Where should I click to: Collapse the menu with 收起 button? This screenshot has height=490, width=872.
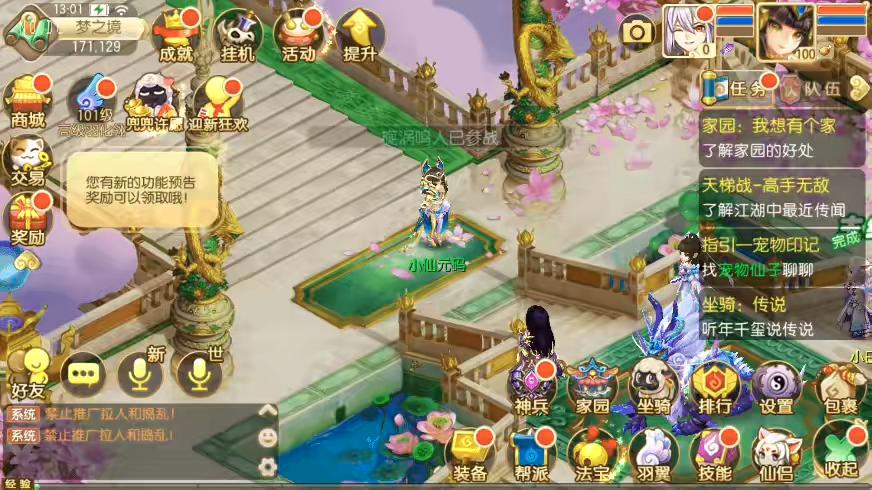[x=838, y=454]
